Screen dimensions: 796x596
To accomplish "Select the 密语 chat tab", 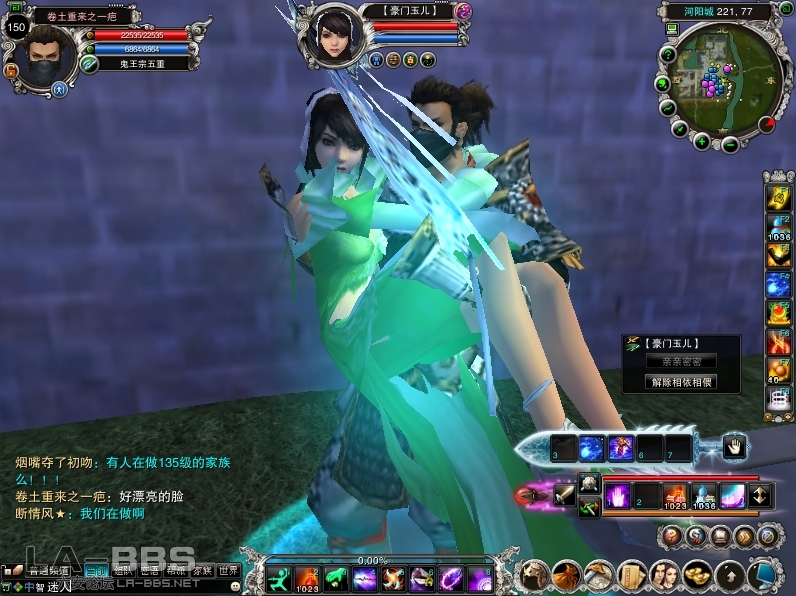I will pos(150,570).
